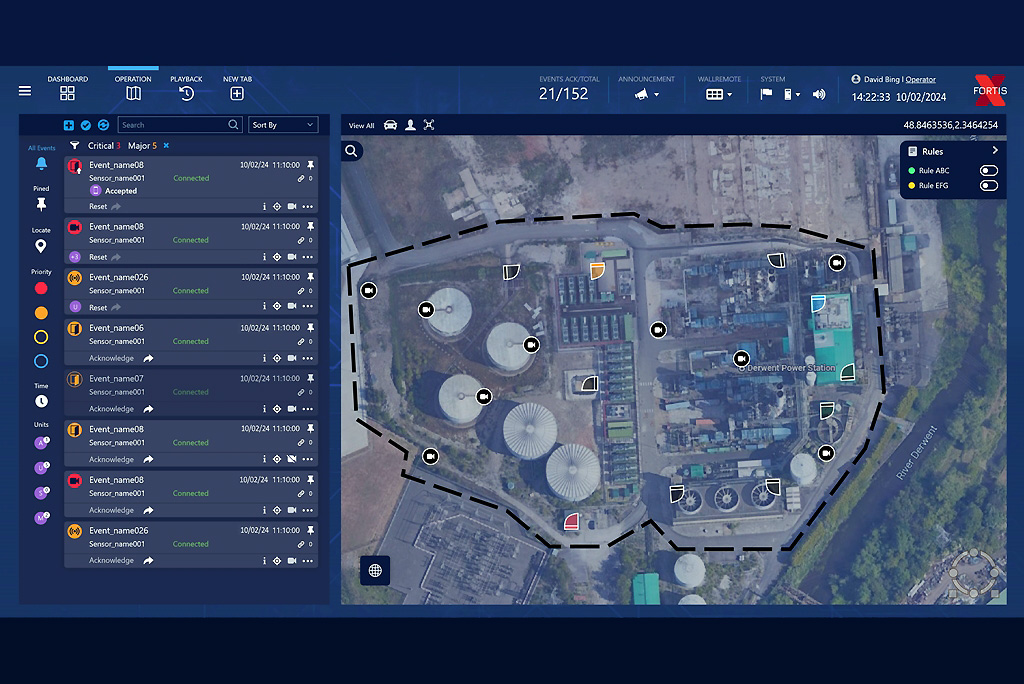This screenshot has height=684, width=1024.
Task: Select the Locate map pin filter
Action: [x=41, y=246]
